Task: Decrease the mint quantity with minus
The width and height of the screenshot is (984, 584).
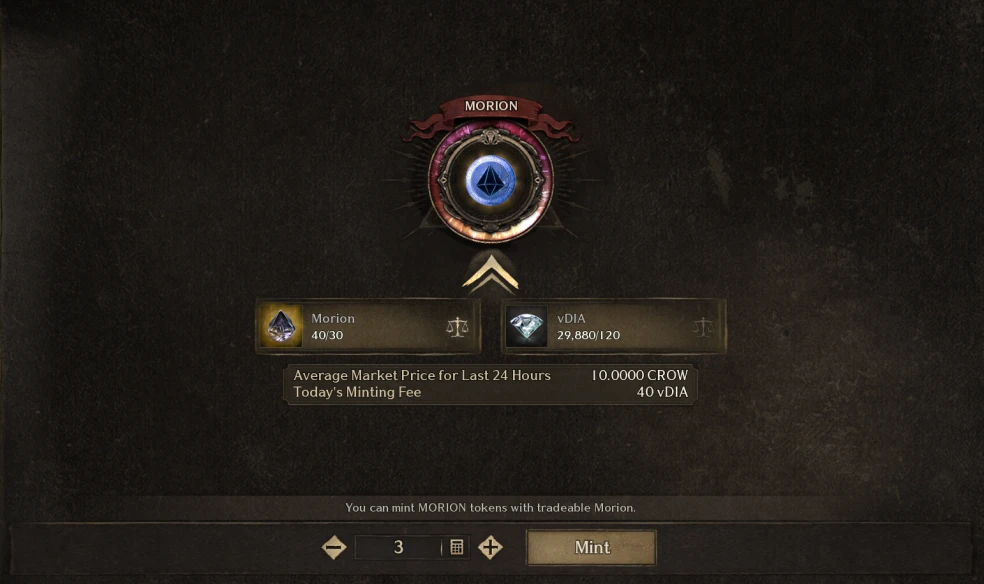Action: 334,547
